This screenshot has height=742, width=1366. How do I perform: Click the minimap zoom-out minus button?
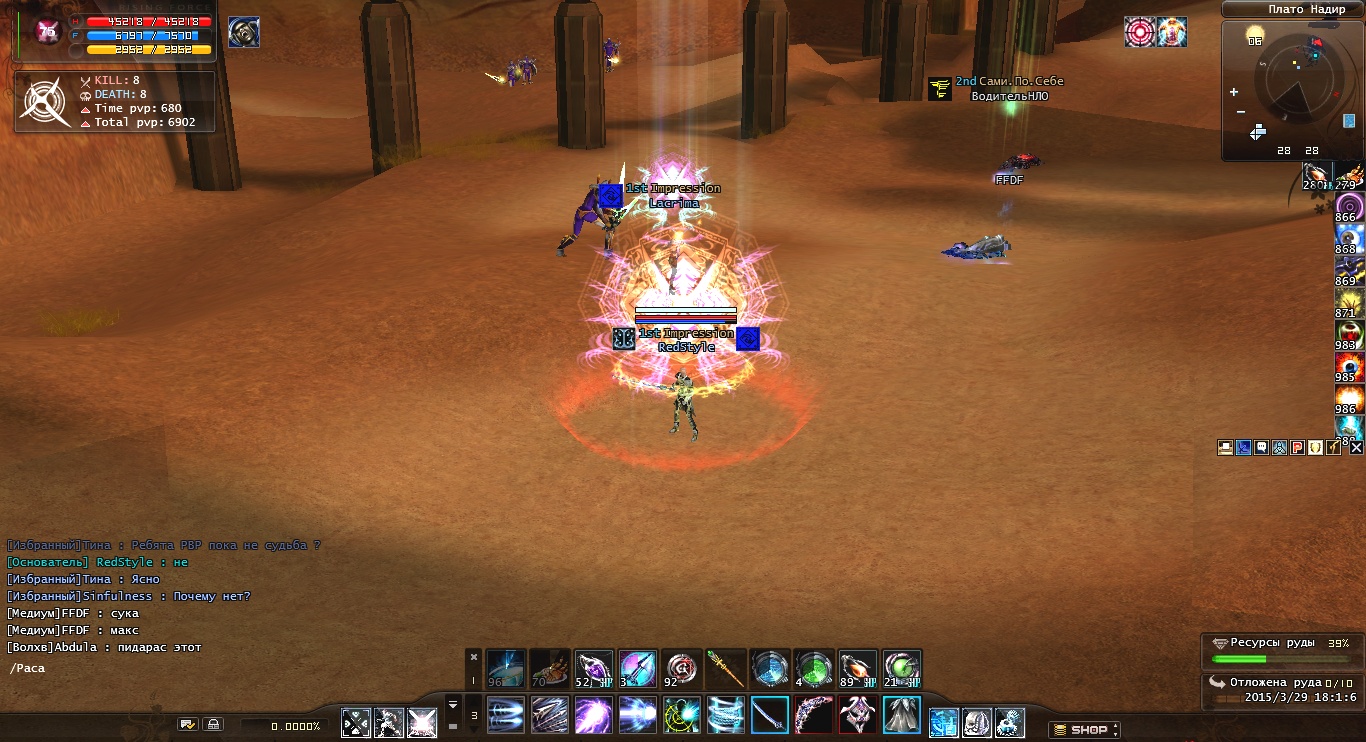1241,111
